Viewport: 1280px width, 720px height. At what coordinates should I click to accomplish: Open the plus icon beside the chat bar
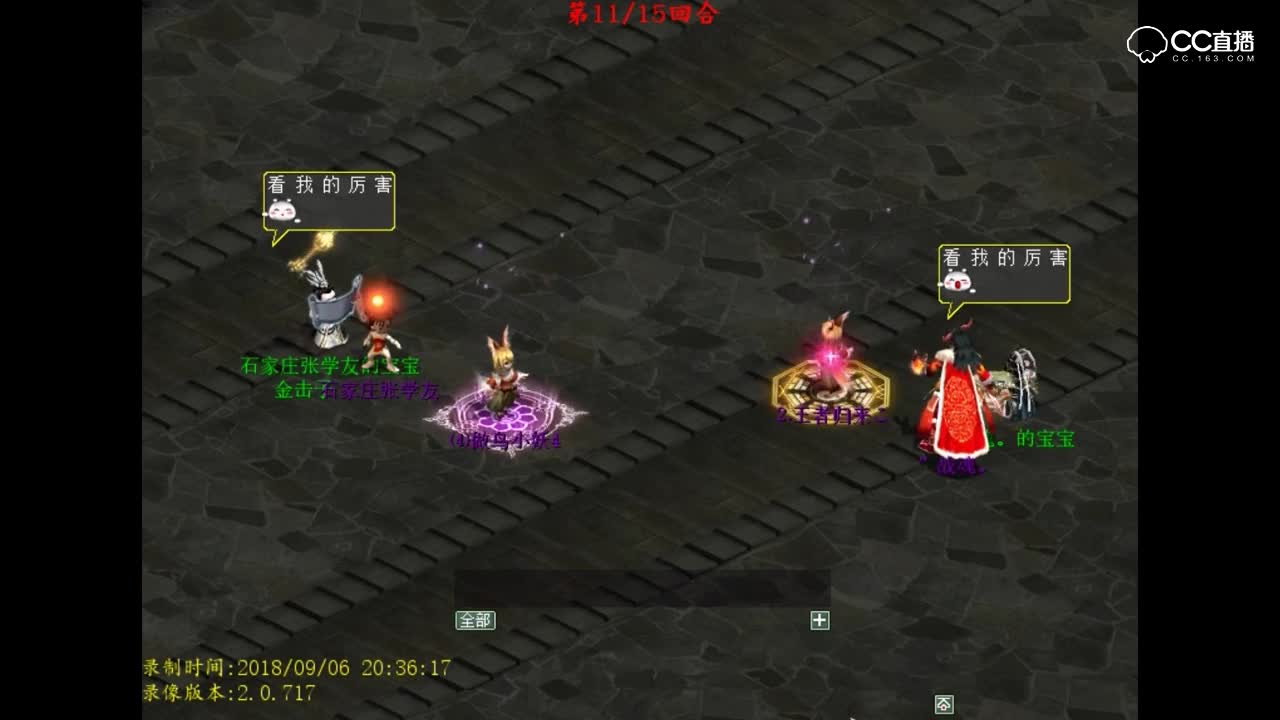819,620
